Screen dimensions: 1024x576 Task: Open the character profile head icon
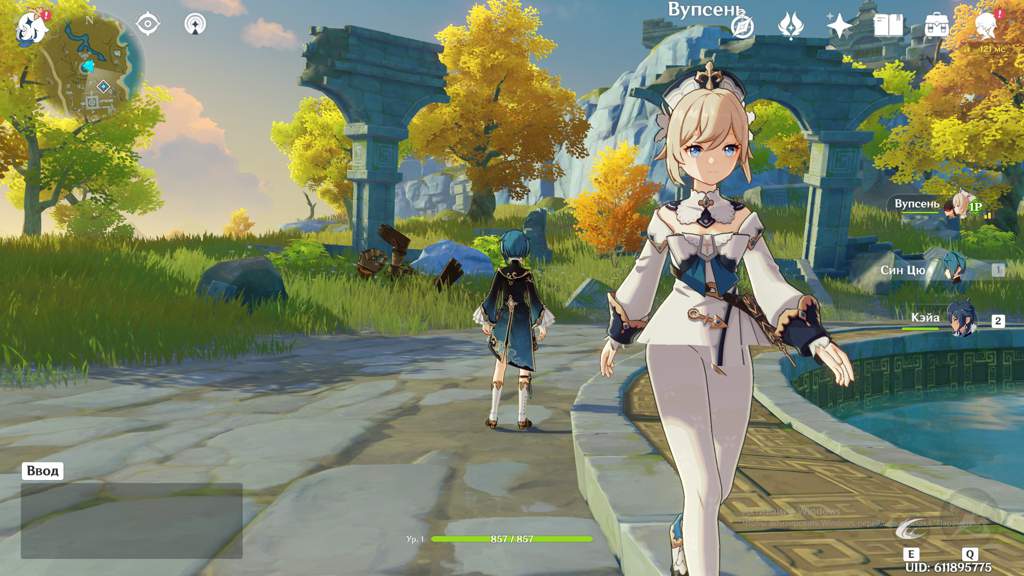(x=986, y=24)
